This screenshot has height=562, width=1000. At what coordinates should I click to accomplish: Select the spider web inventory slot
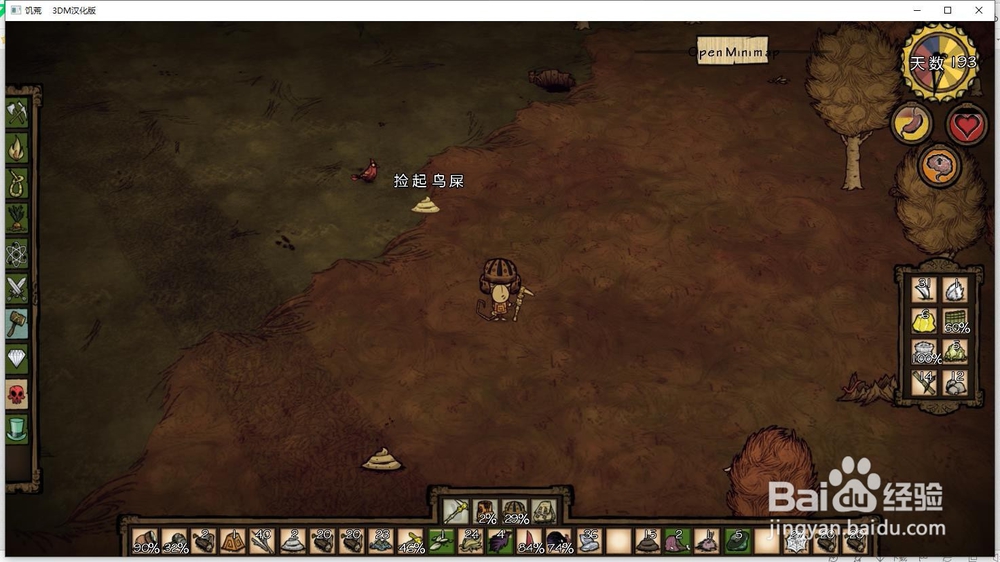coord(796,542)
